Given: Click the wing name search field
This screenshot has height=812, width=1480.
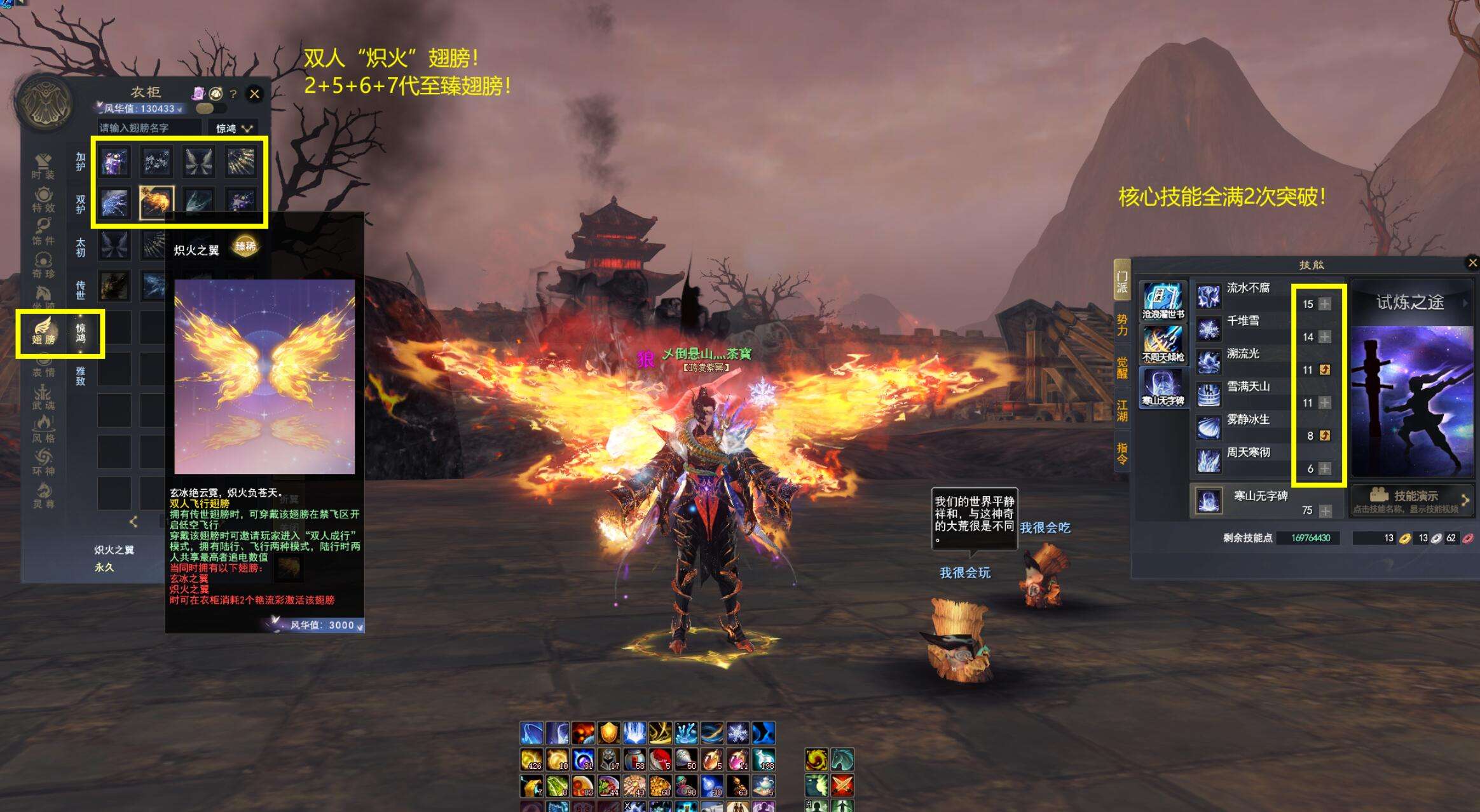Looking at the screenshot, I should pos(150,128).
